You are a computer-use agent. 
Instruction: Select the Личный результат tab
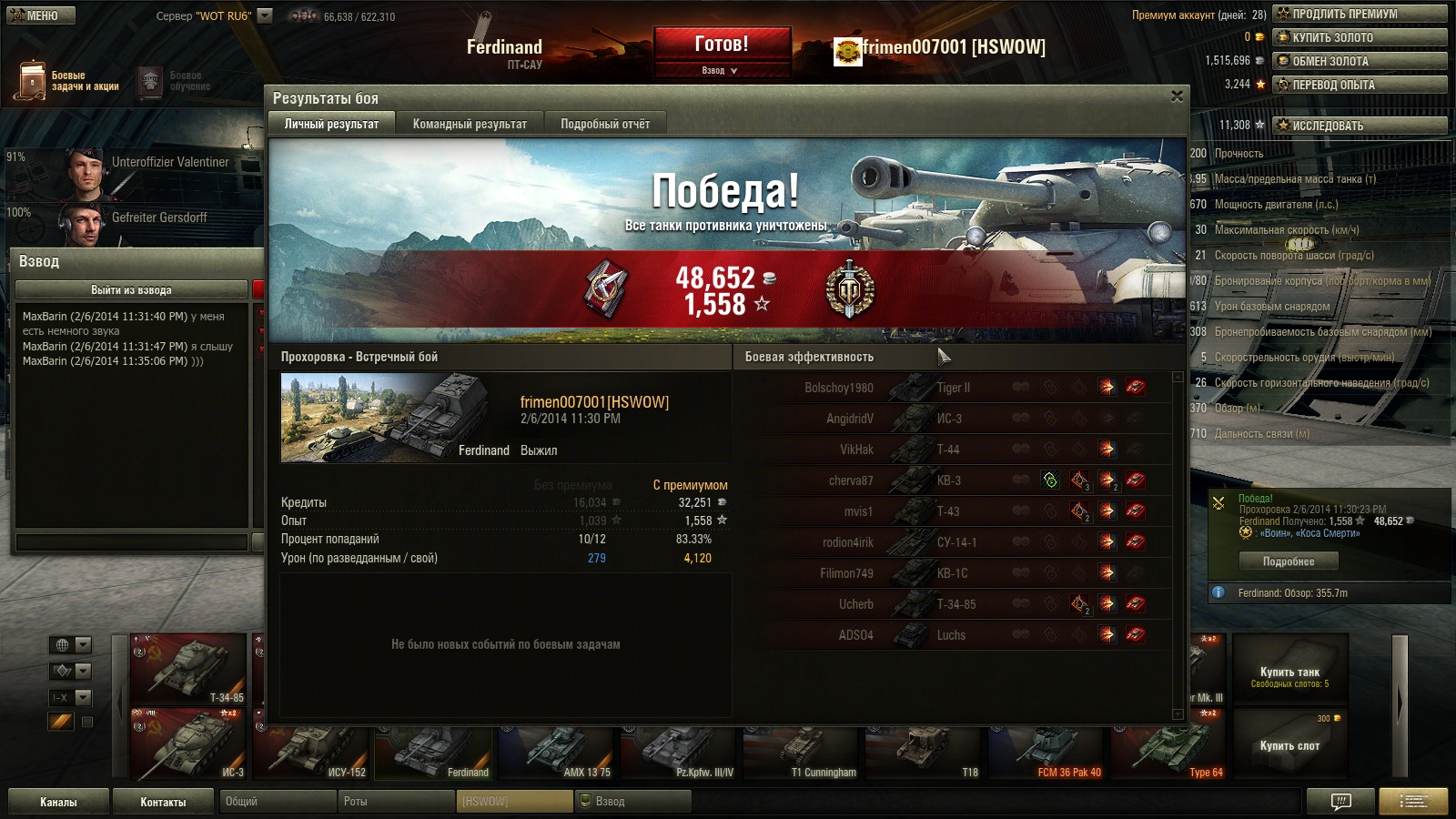pyautogui.click(x=331, y=124)
